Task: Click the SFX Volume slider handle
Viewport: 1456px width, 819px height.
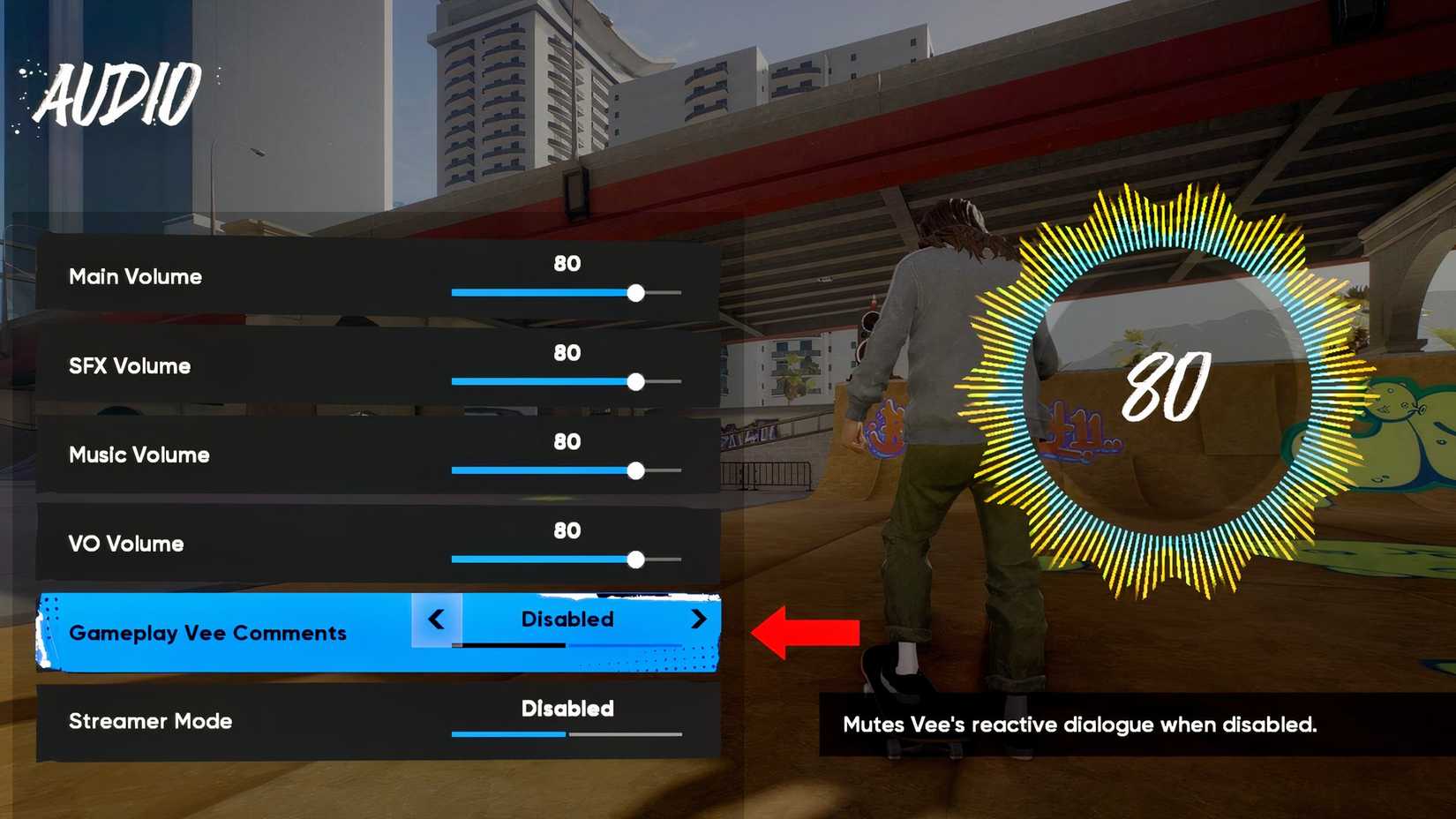Action: tap(637, 382)
